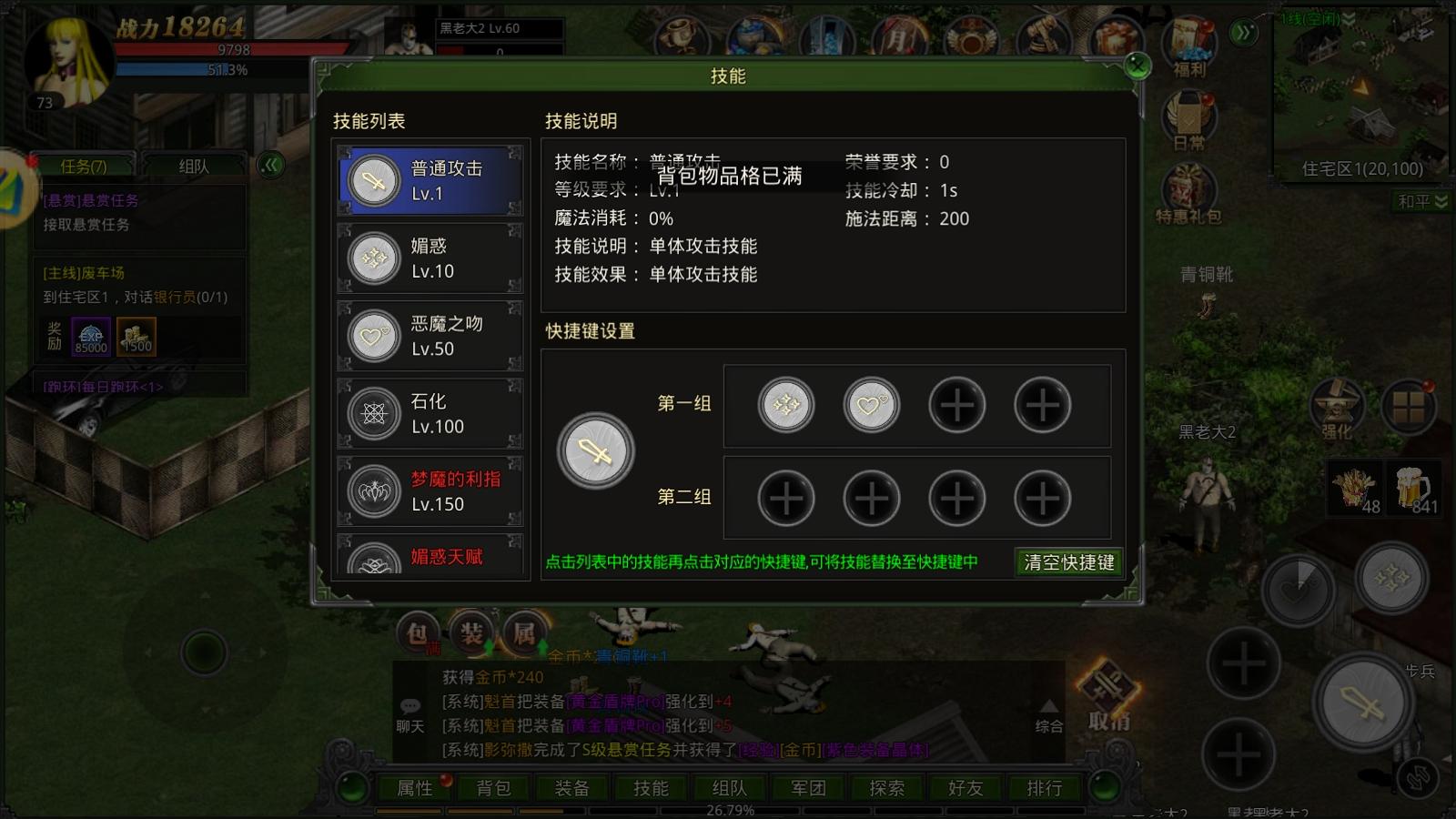This screenshot has height=819, width=1456.
Task: Switch to the 任务(7) tab
Action: click(83, 166)
